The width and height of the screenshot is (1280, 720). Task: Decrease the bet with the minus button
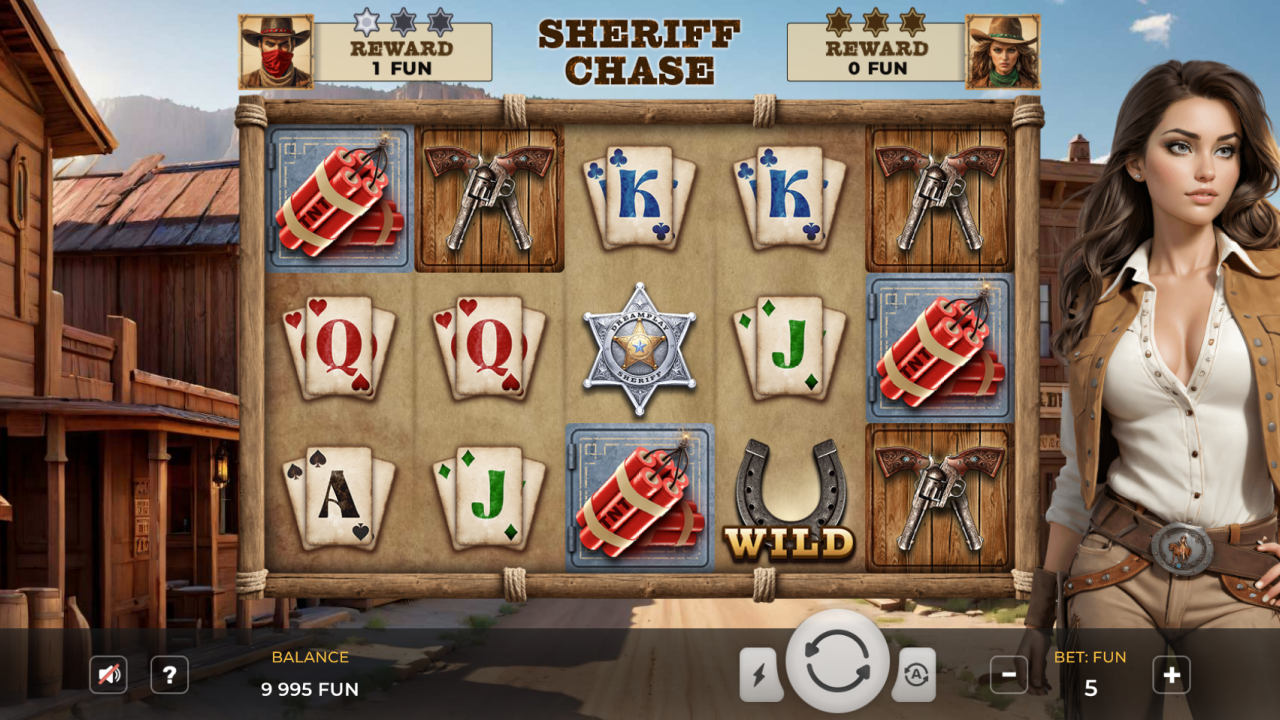pyautogui.click(x=1008, y=675)
